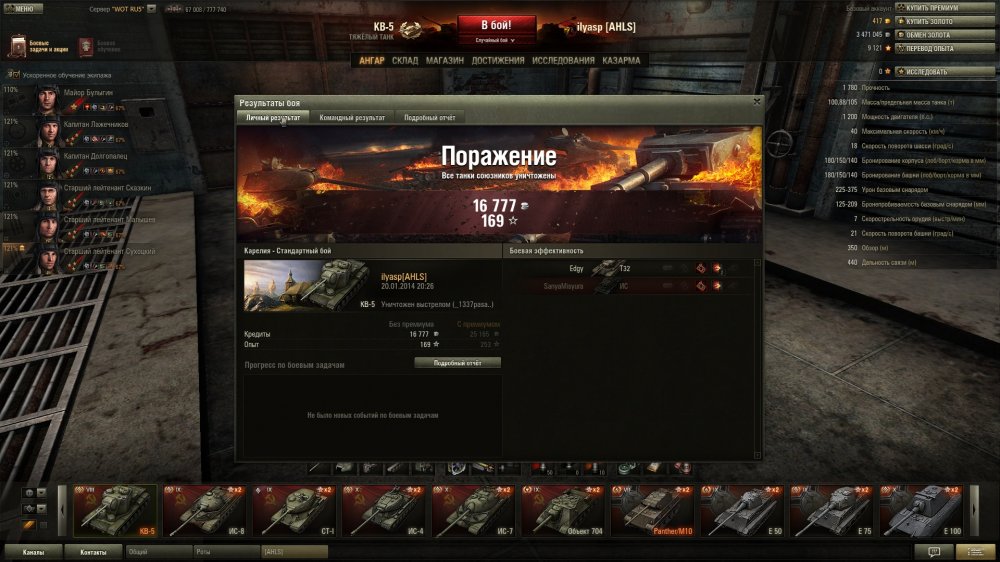Open the ИССЛЕДОВАНИЯ tab
Image resolution: width=1000 pixels, height=562 pixels.
564,60
